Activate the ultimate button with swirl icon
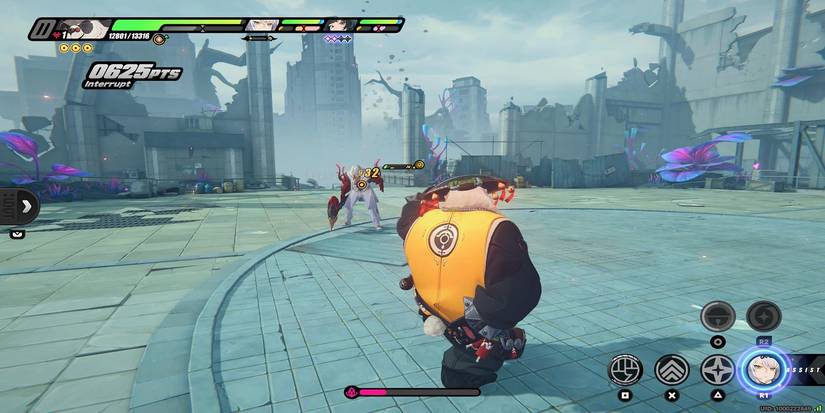 coord(764,316)
